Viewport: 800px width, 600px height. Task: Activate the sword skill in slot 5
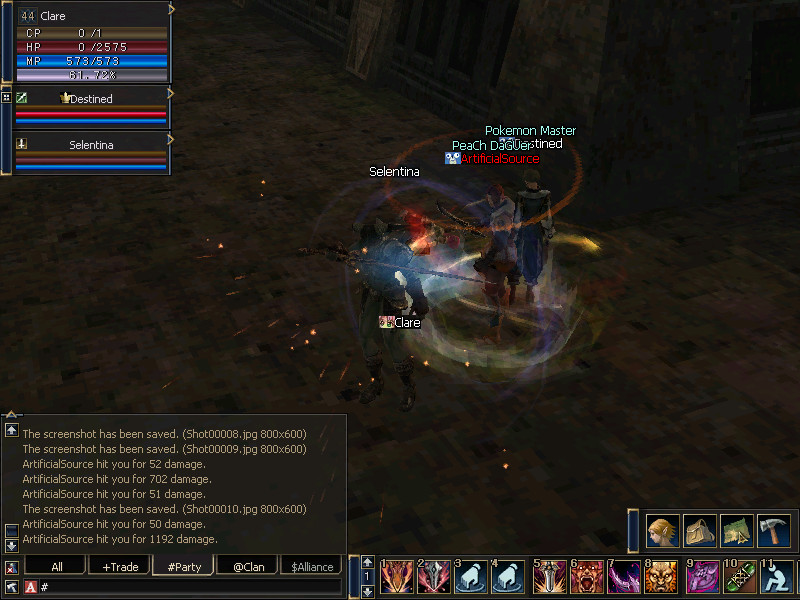551,577
